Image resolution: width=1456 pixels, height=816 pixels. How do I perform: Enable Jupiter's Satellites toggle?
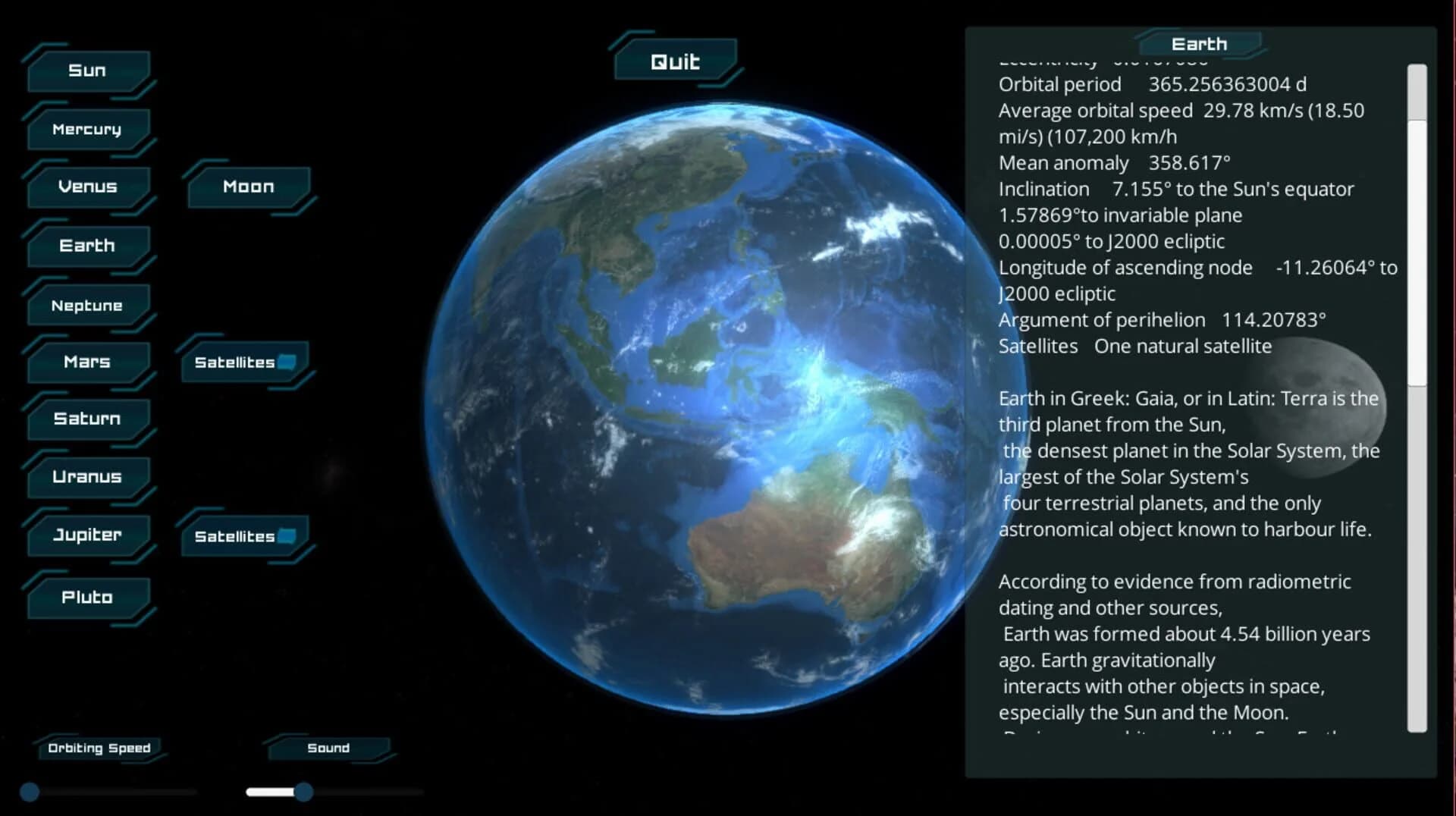point(285,535)
